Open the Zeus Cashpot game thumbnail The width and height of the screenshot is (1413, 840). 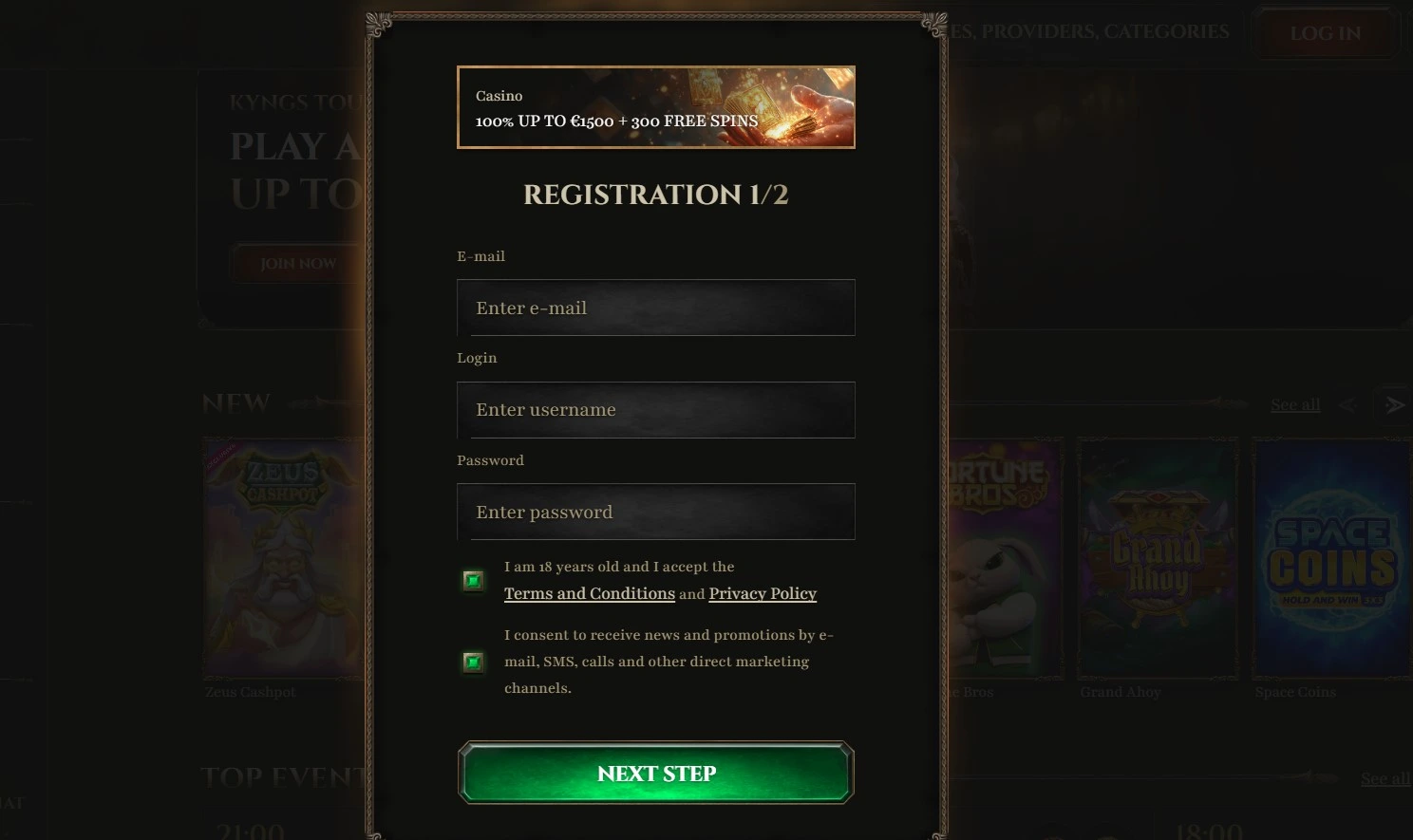[282, 557]
